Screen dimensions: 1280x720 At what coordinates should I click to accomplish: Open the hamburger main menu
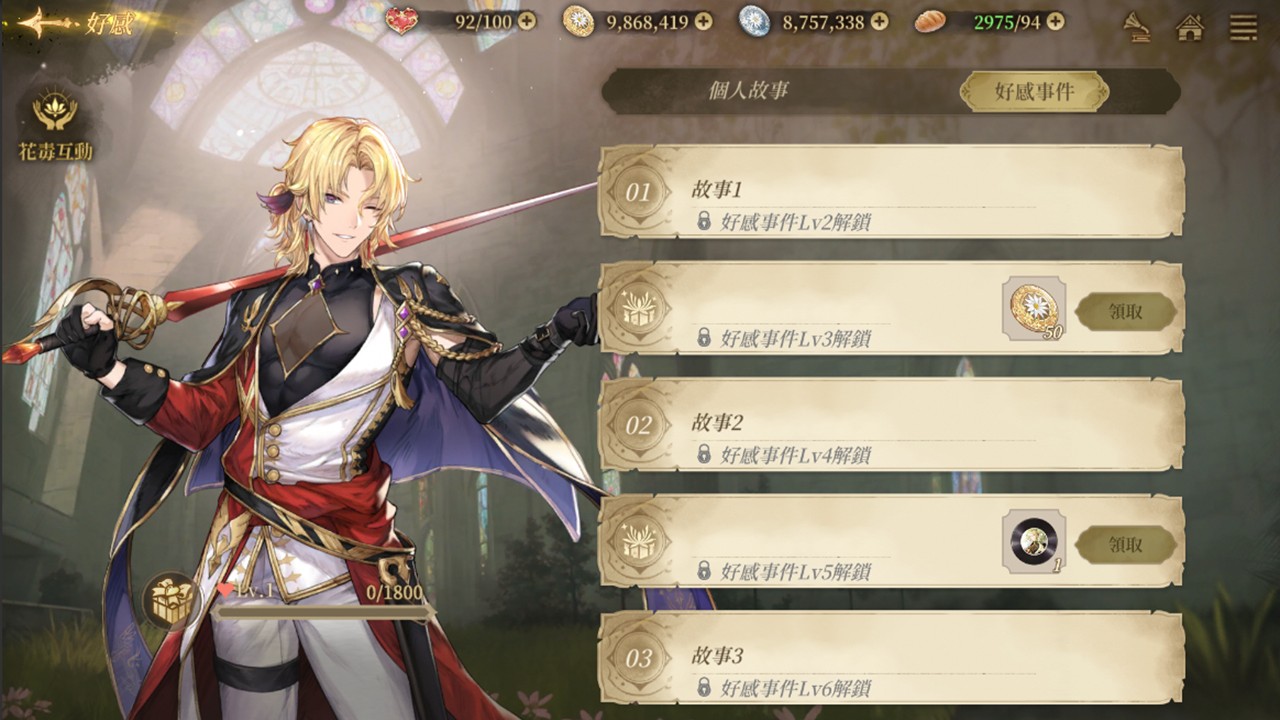1244,26
